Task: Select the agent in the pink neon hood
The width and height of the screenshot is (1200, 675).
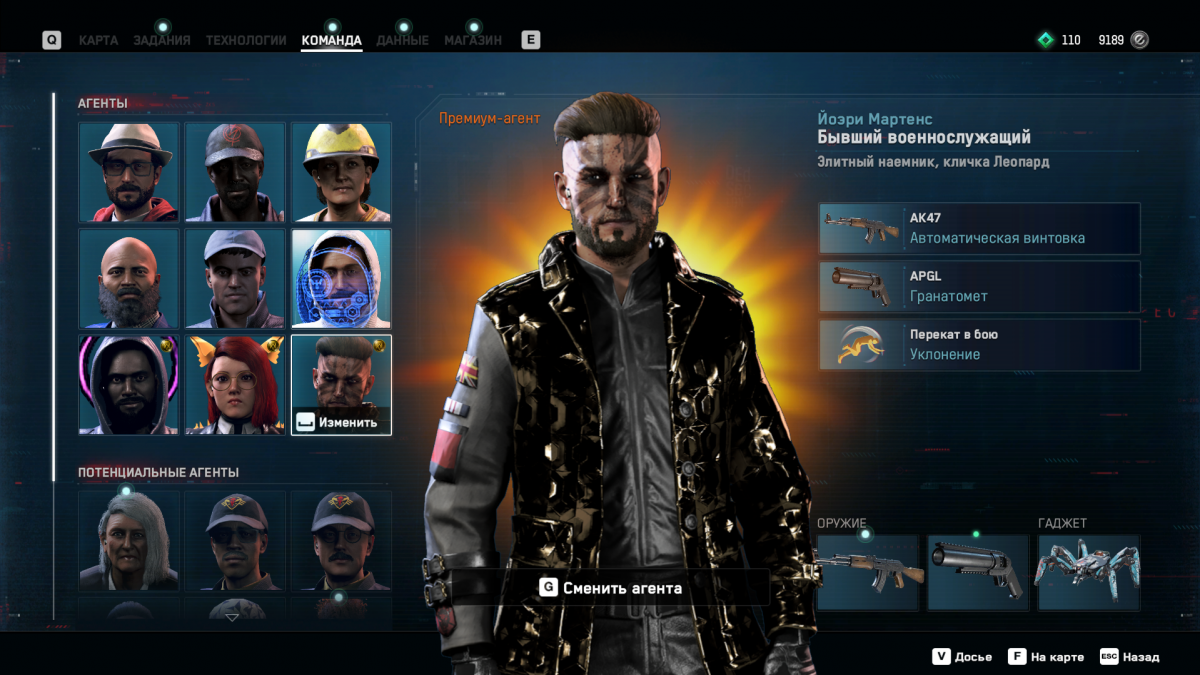Action: pyautogui.click(x=129, y=385)
